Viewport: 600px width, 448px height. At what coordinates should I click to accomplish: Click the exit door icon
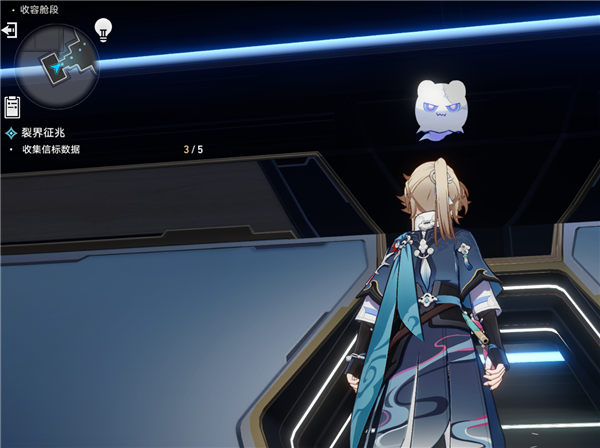10,32
